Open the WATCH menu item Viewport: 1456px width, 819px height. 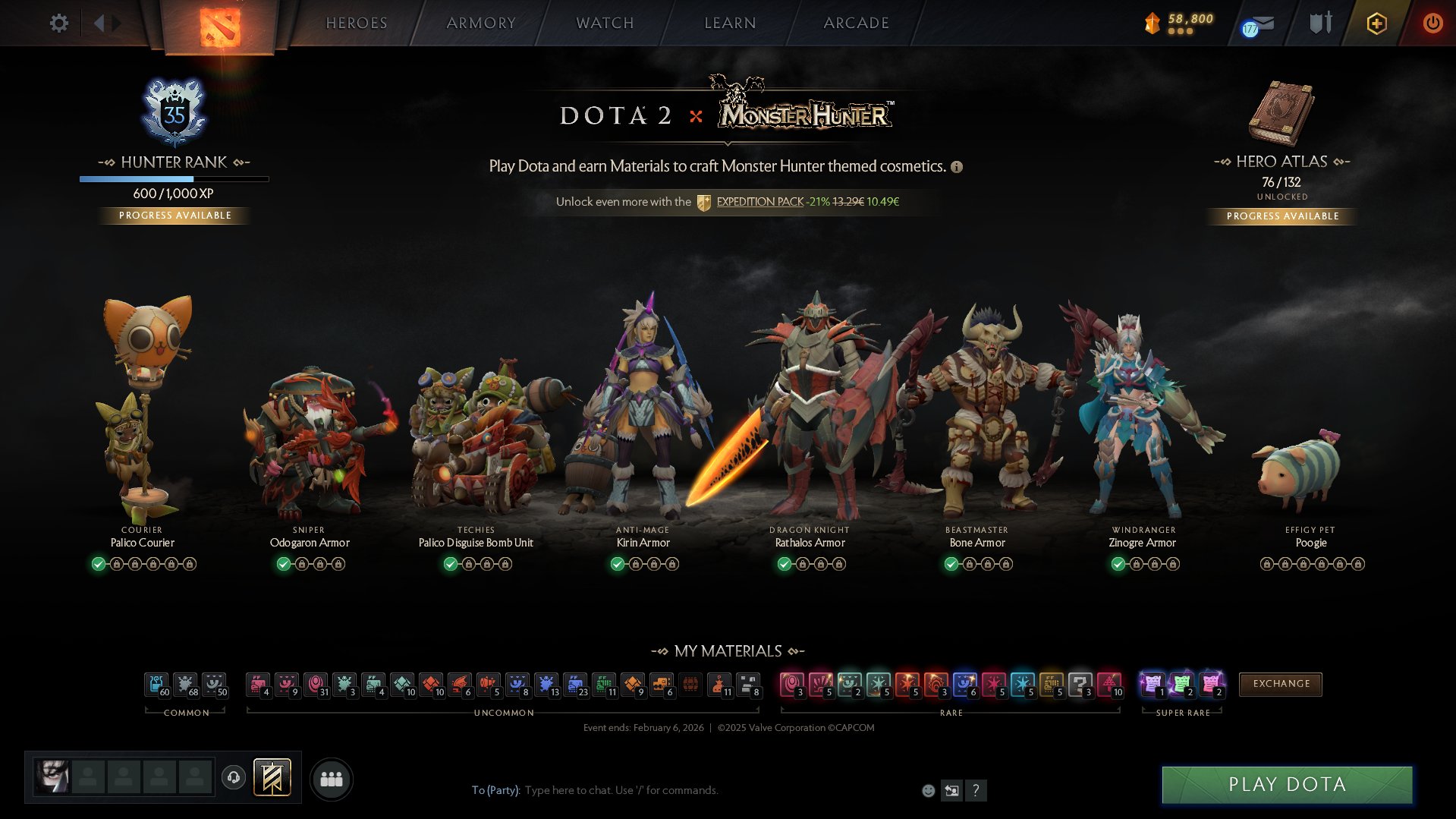point(603,23)
